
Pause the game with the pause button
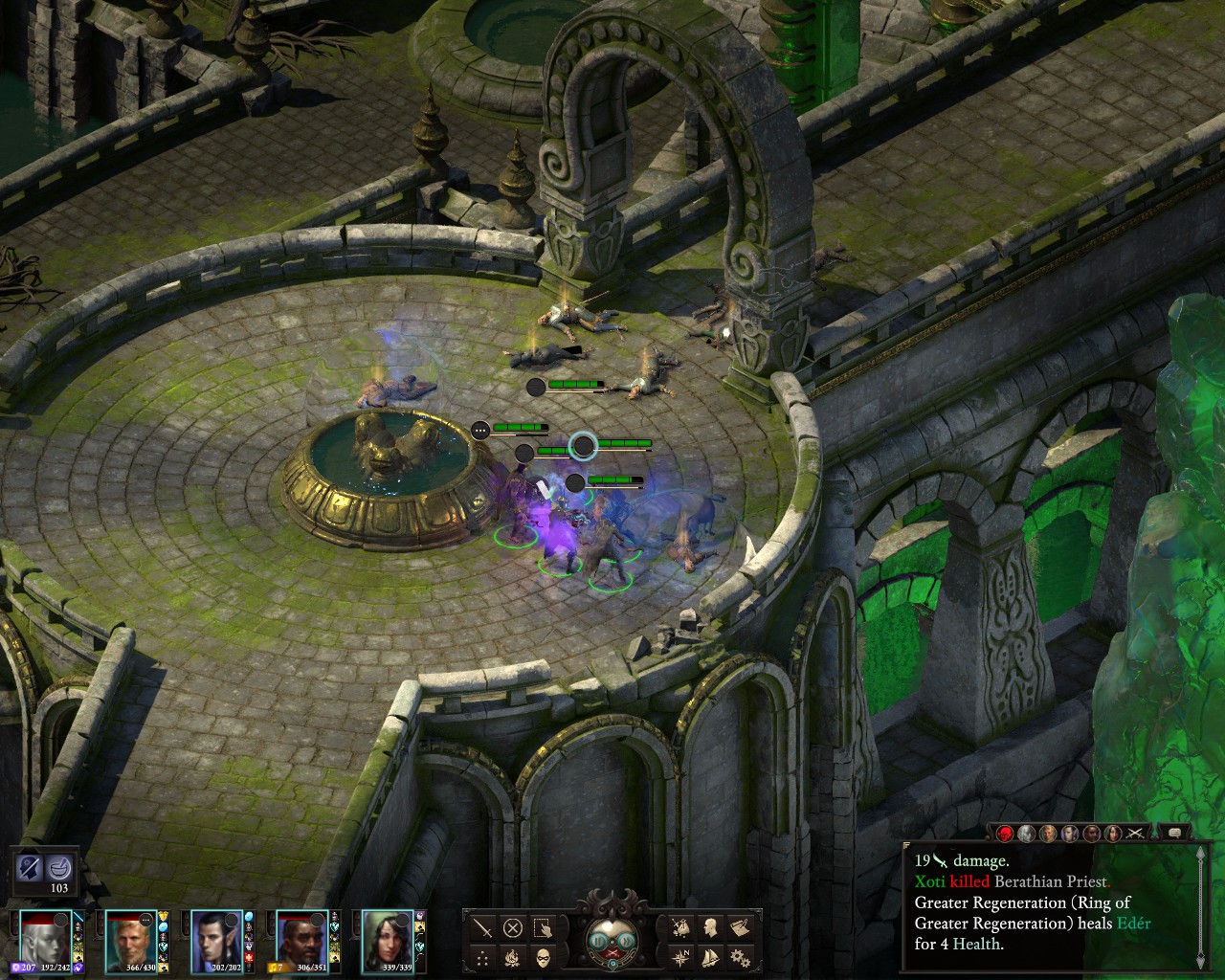point(595,941)
